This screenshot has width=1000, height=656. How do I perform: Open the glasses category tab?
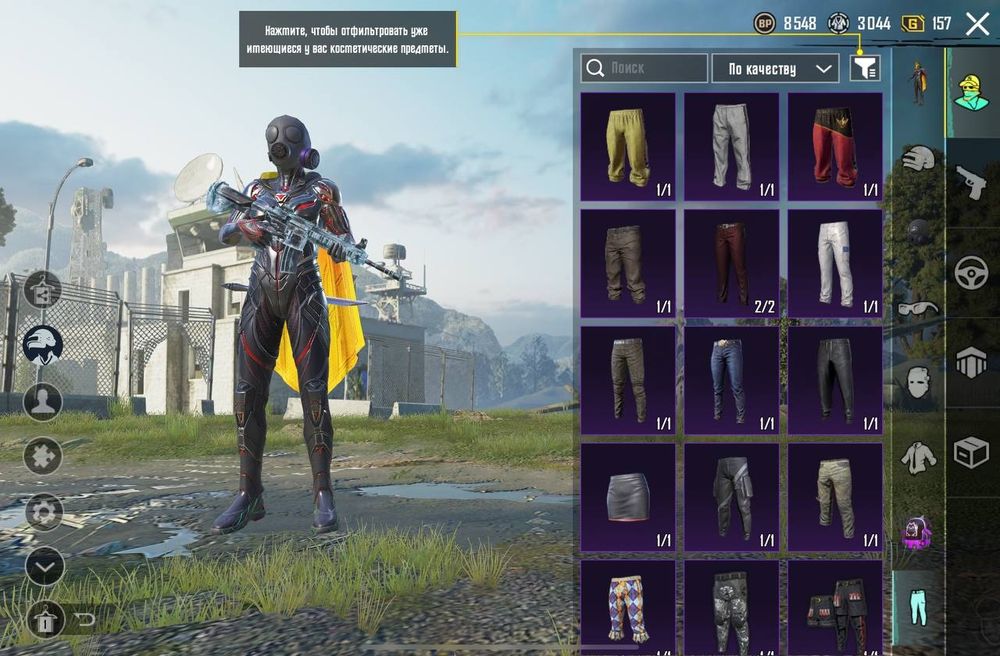(x=917, y=307)
